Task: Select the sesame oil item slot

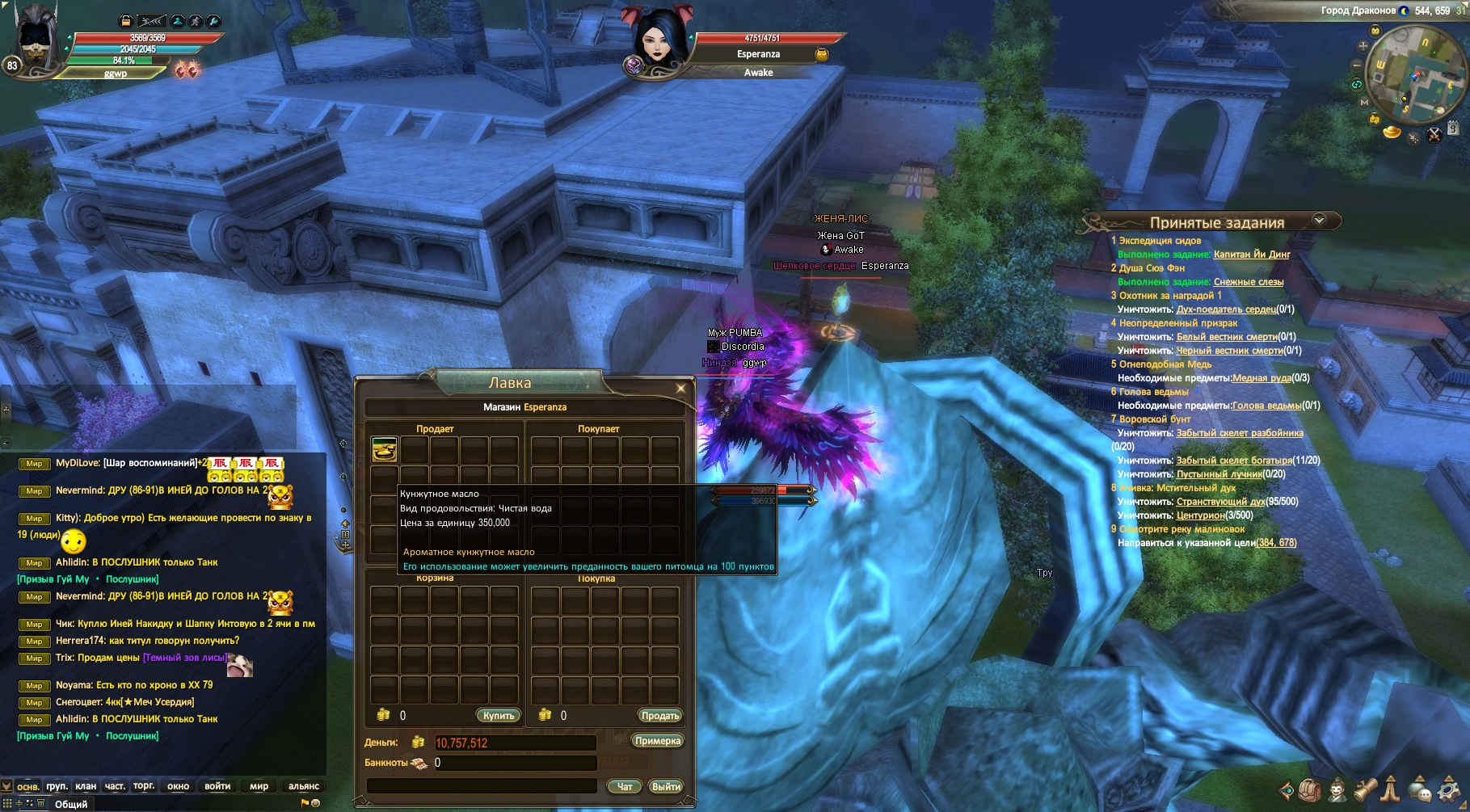Action: (x=384, y=449)
